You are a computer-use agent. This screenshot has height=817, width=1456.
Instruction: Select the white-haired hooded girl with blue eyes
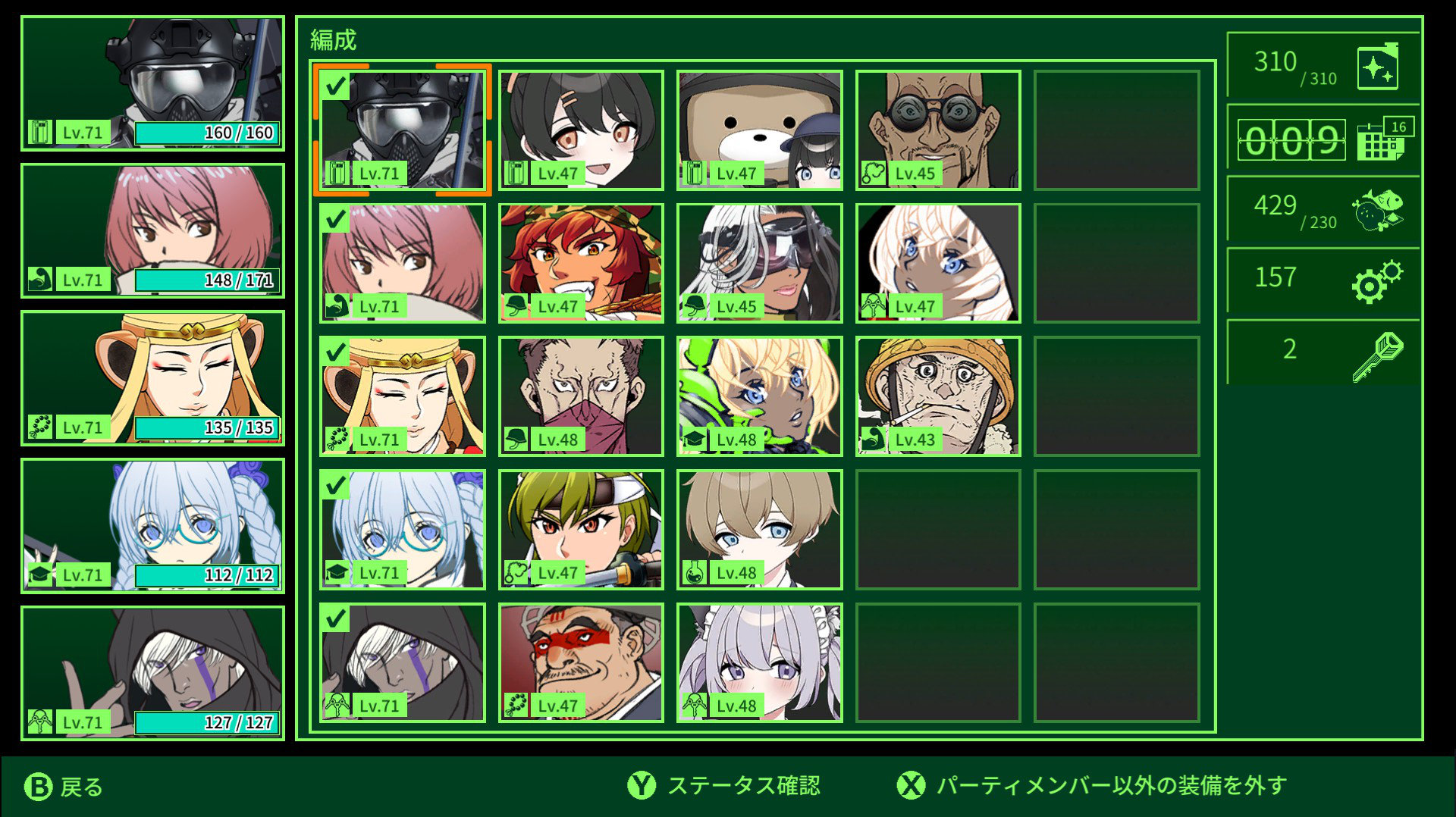tap(938, 263)
